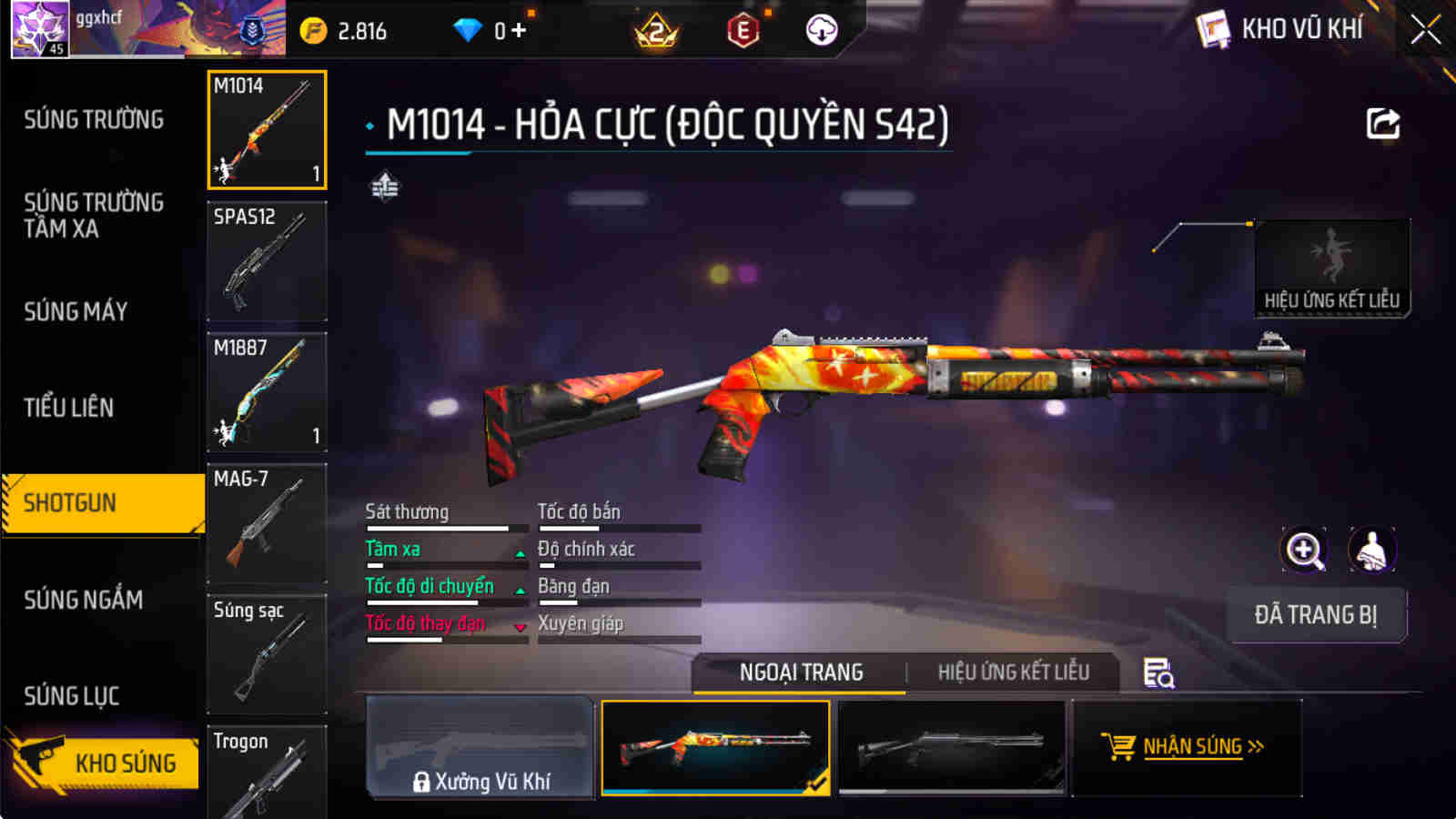This screenshot has height=819, width=1456.
Task: Open the cloud download resources icon in top bar
Action: [x=824, y=30]
